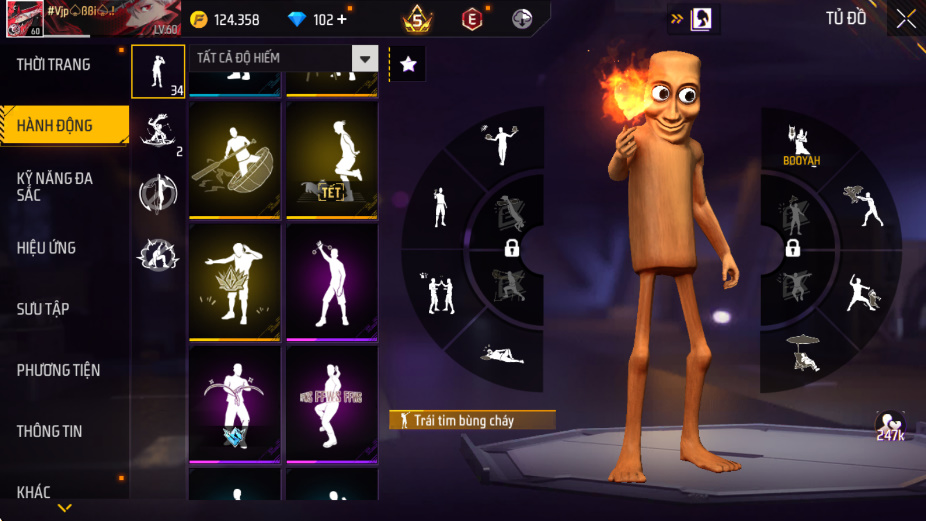Open the Hiệu Ứng category

tap(47, 248)
